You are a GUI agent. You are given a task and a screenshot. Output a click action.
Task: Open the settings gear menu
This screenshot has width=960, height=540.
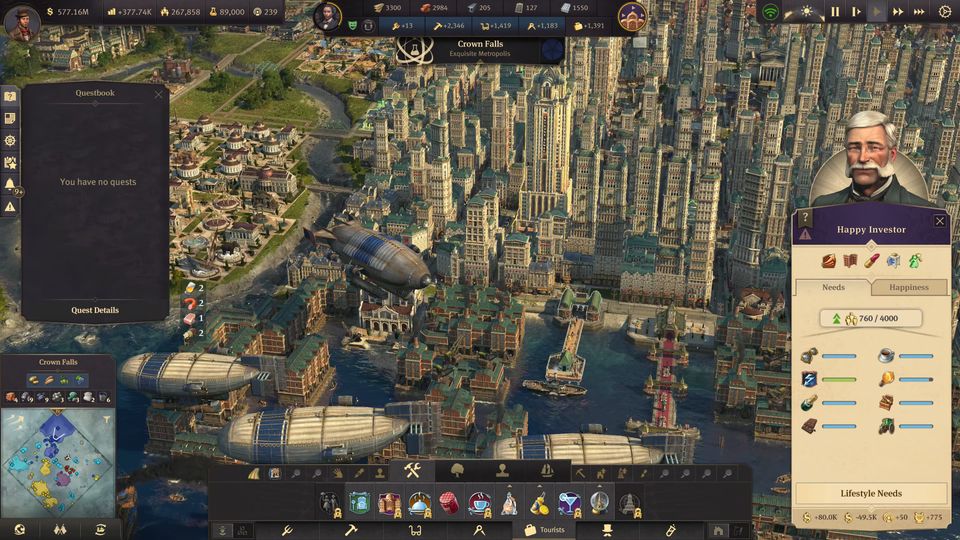(945, 12)
